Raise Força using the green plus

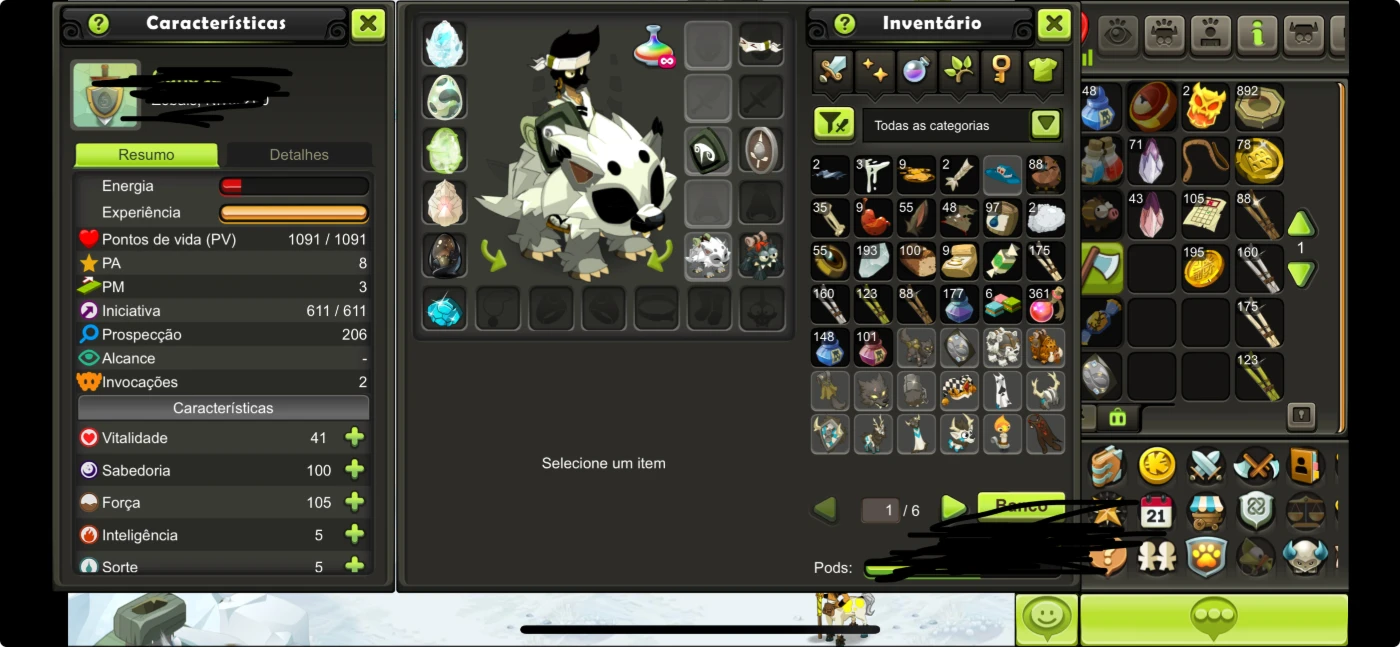354,502
